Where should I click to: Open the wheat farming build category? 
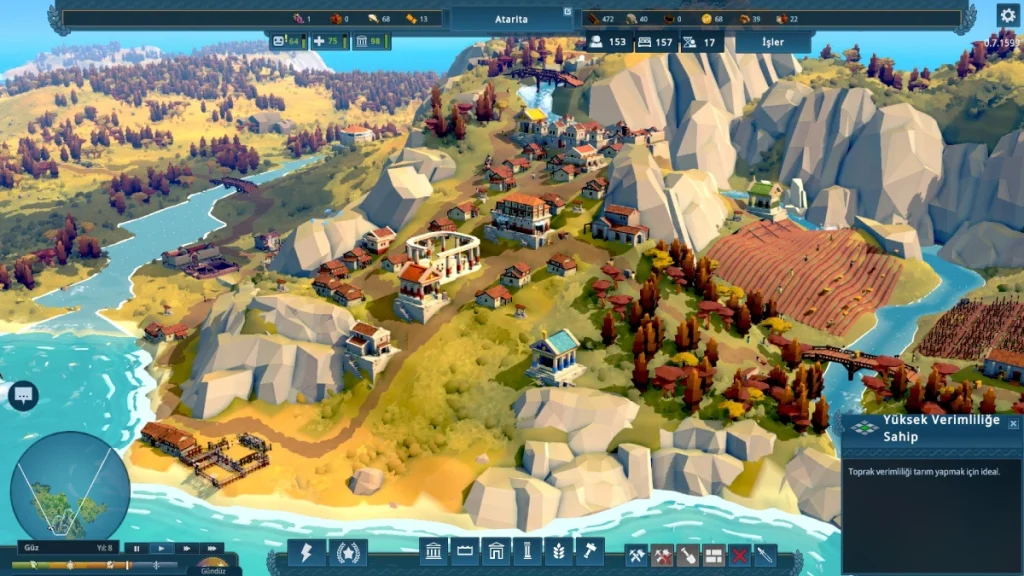(x=558, y=551)
